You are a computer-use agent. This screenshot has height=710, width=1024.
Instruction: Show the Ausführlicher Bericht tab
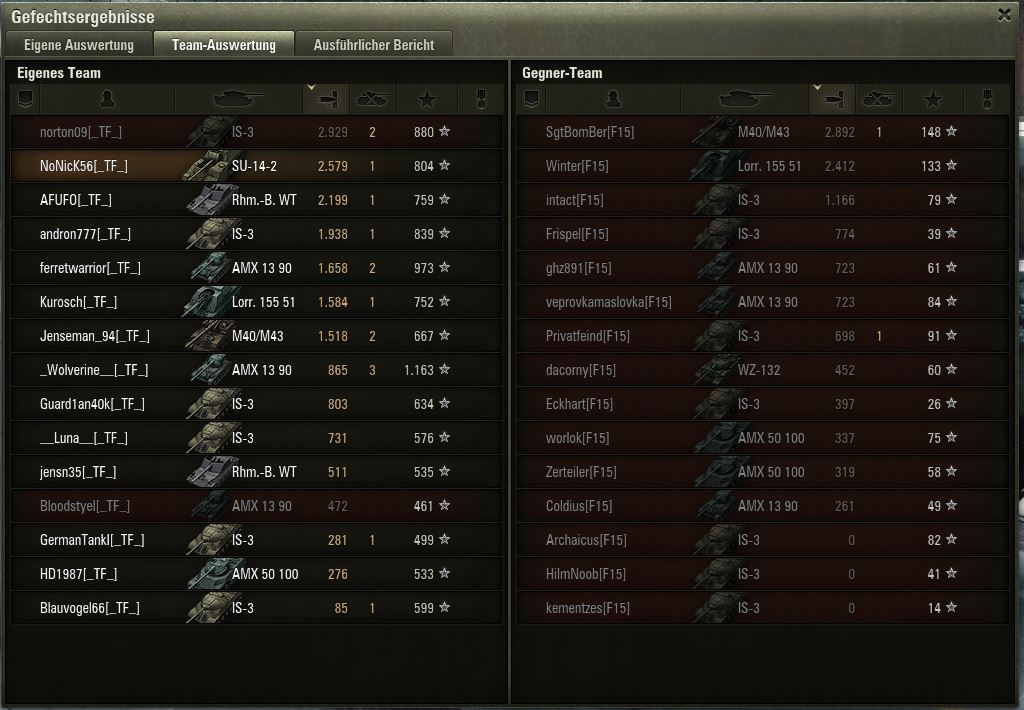click(373, 45)
